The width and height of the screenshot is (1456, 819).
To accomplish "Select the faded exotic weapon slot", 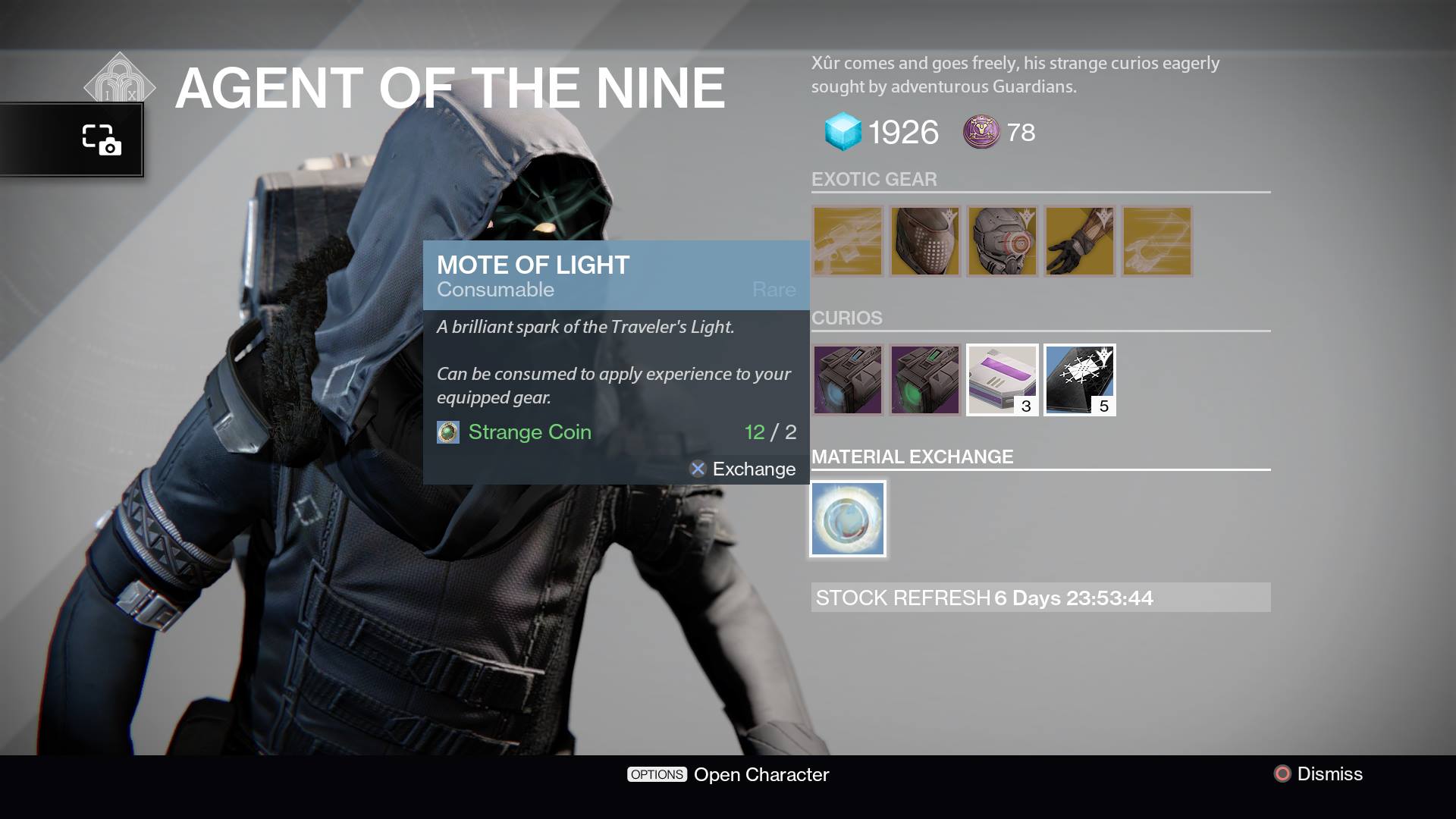I will pos(847,241).
